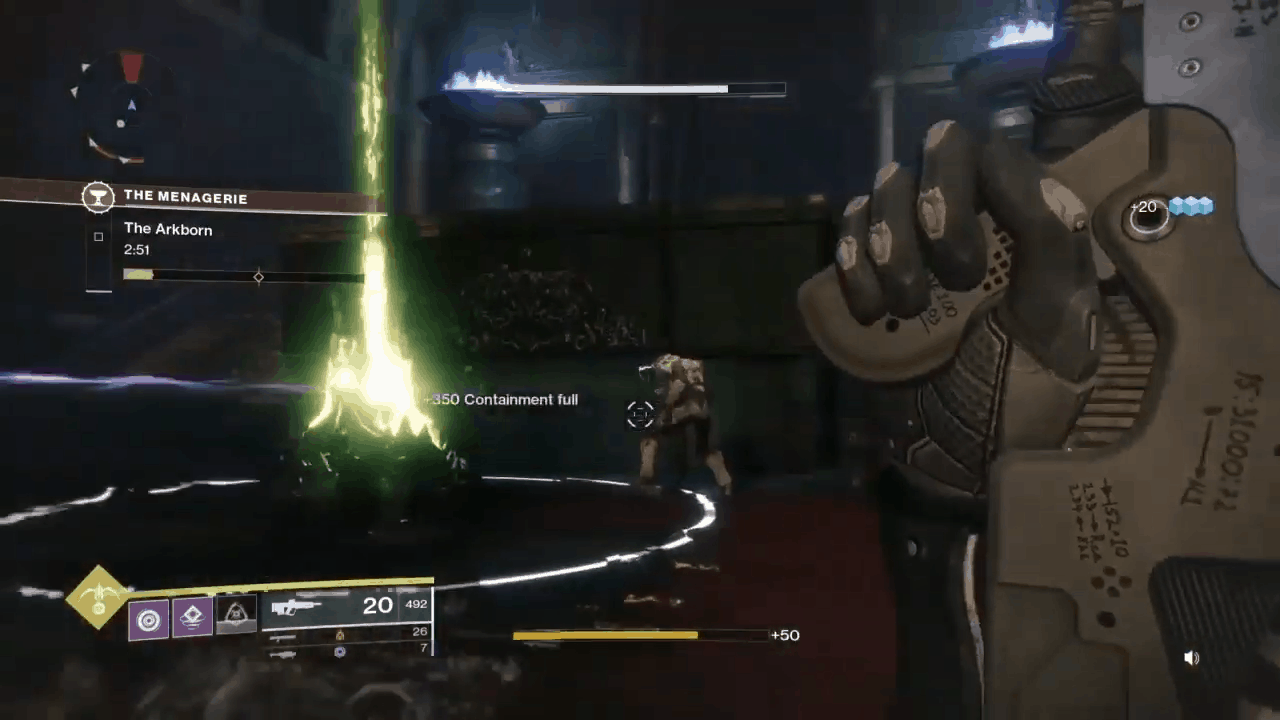The width and height of the screenshot is (1280, 720).
Task: Click the special ammo triangle indicator
Action: click(341, 636)
